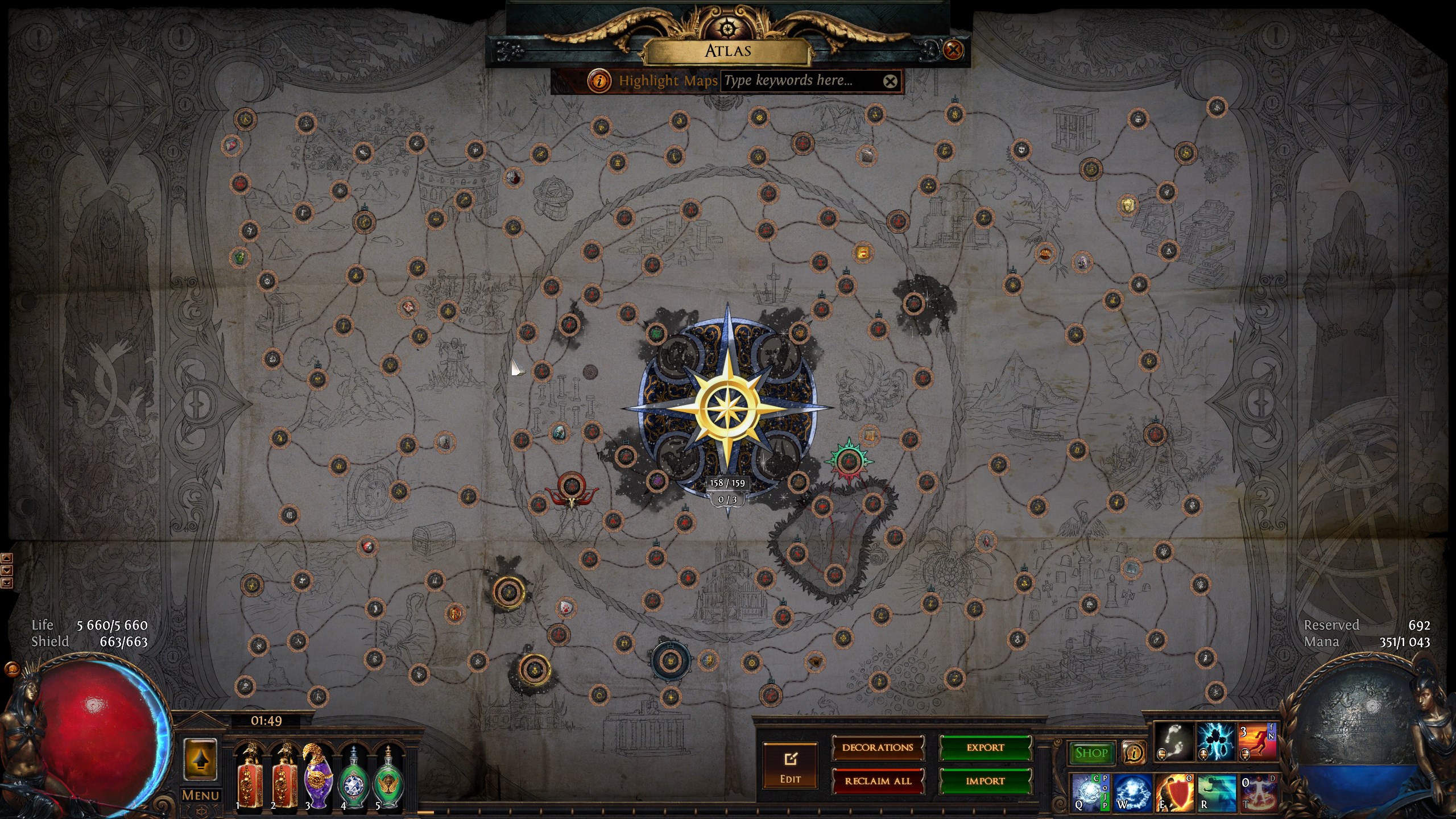The height and width of the screenshot is (819, 1456).
Task: Clear the Highlight Maps search box
Action: point(890,81)
